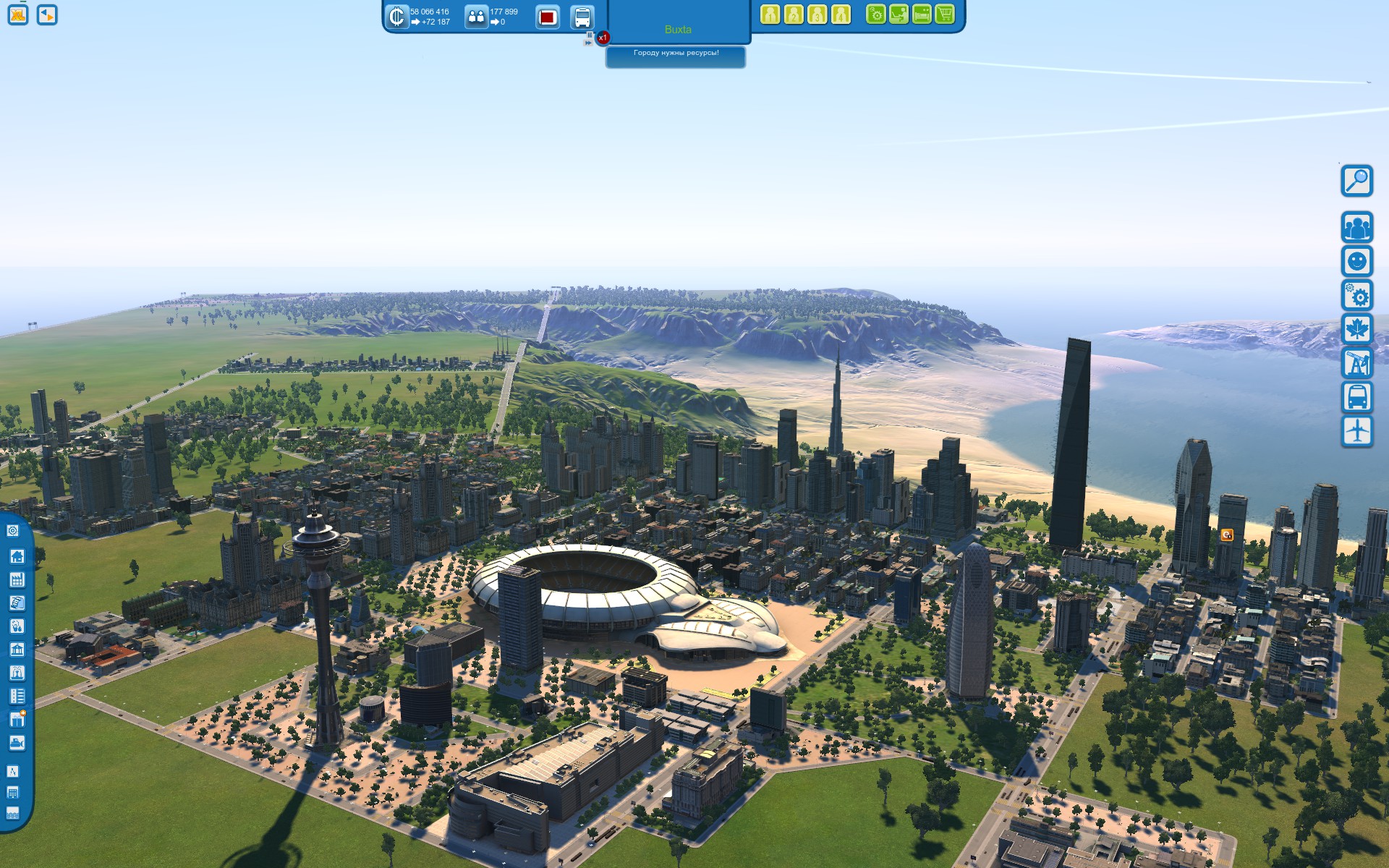Toggle the x1 game speed button
Screen dimensions: 1389x868
(x=603, y=38)
